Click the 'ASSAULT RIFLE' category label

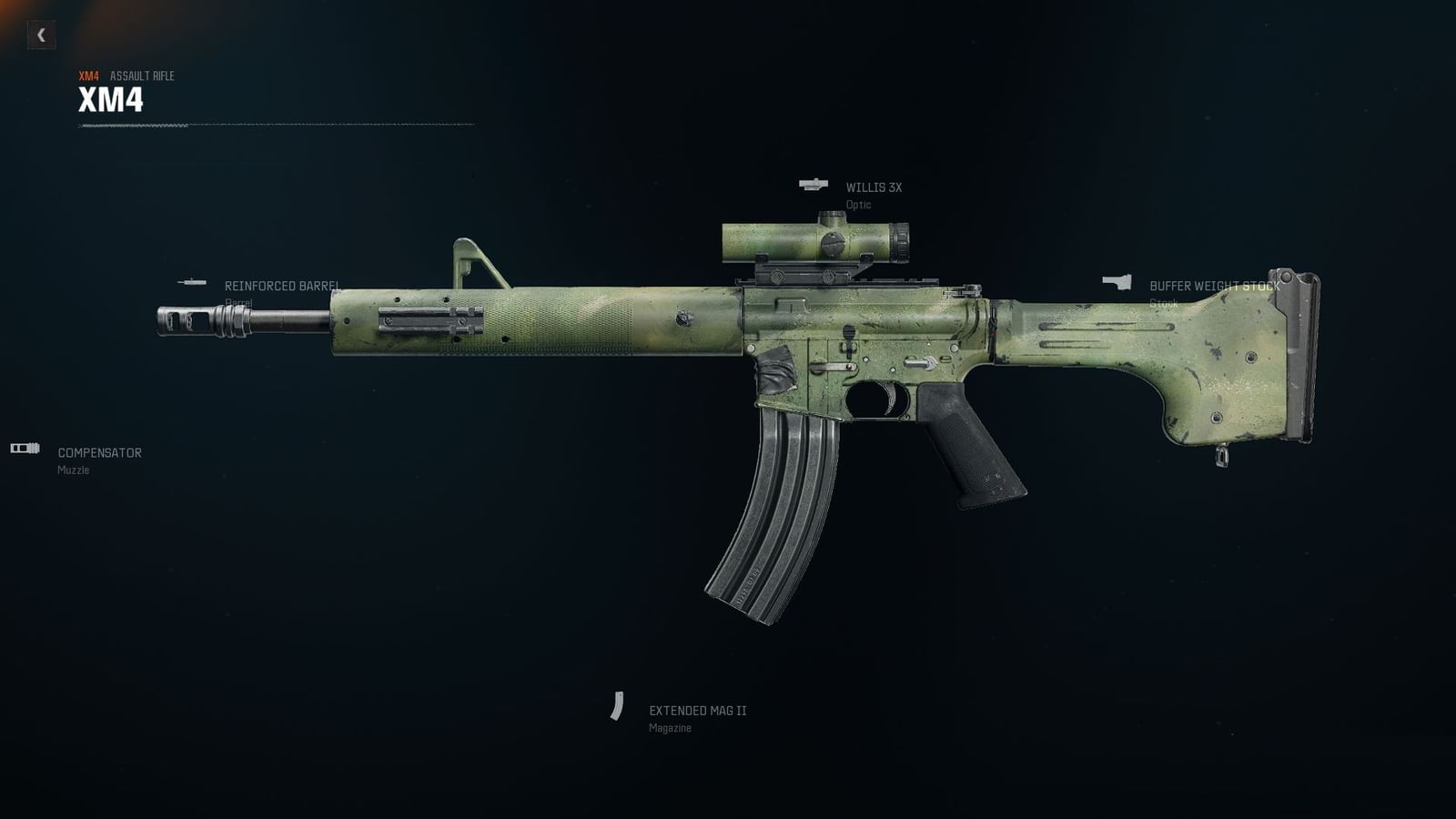pyautogui.click(x=142, y=76)
